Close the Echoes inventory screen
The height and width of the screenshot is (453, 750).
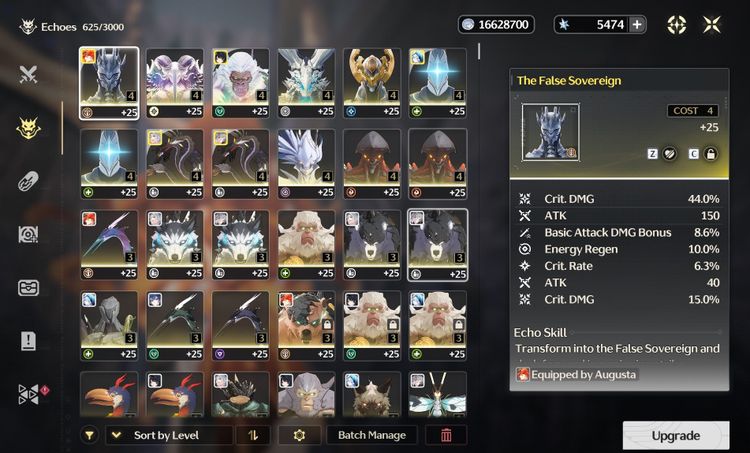711,25
